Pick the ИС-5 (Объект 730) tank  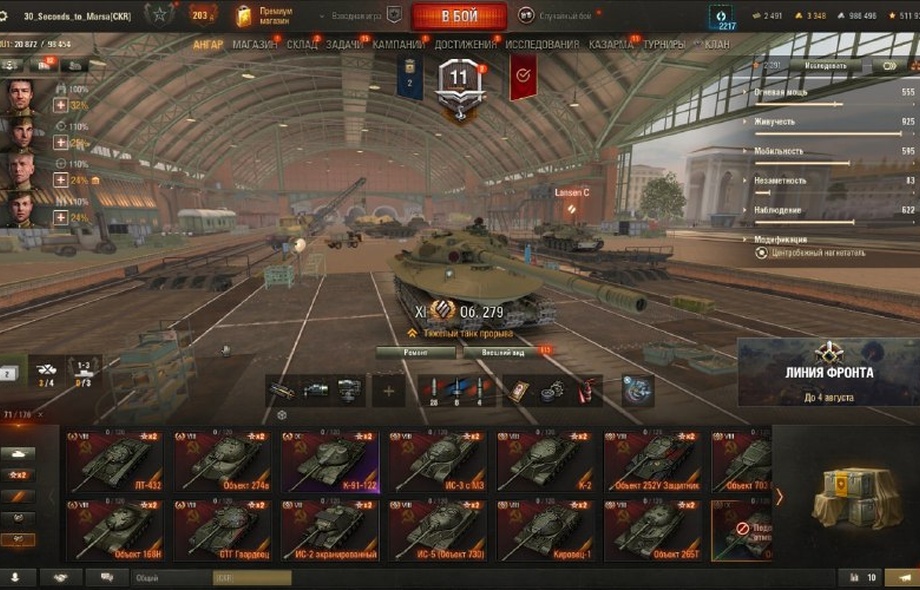click(440, 530)
